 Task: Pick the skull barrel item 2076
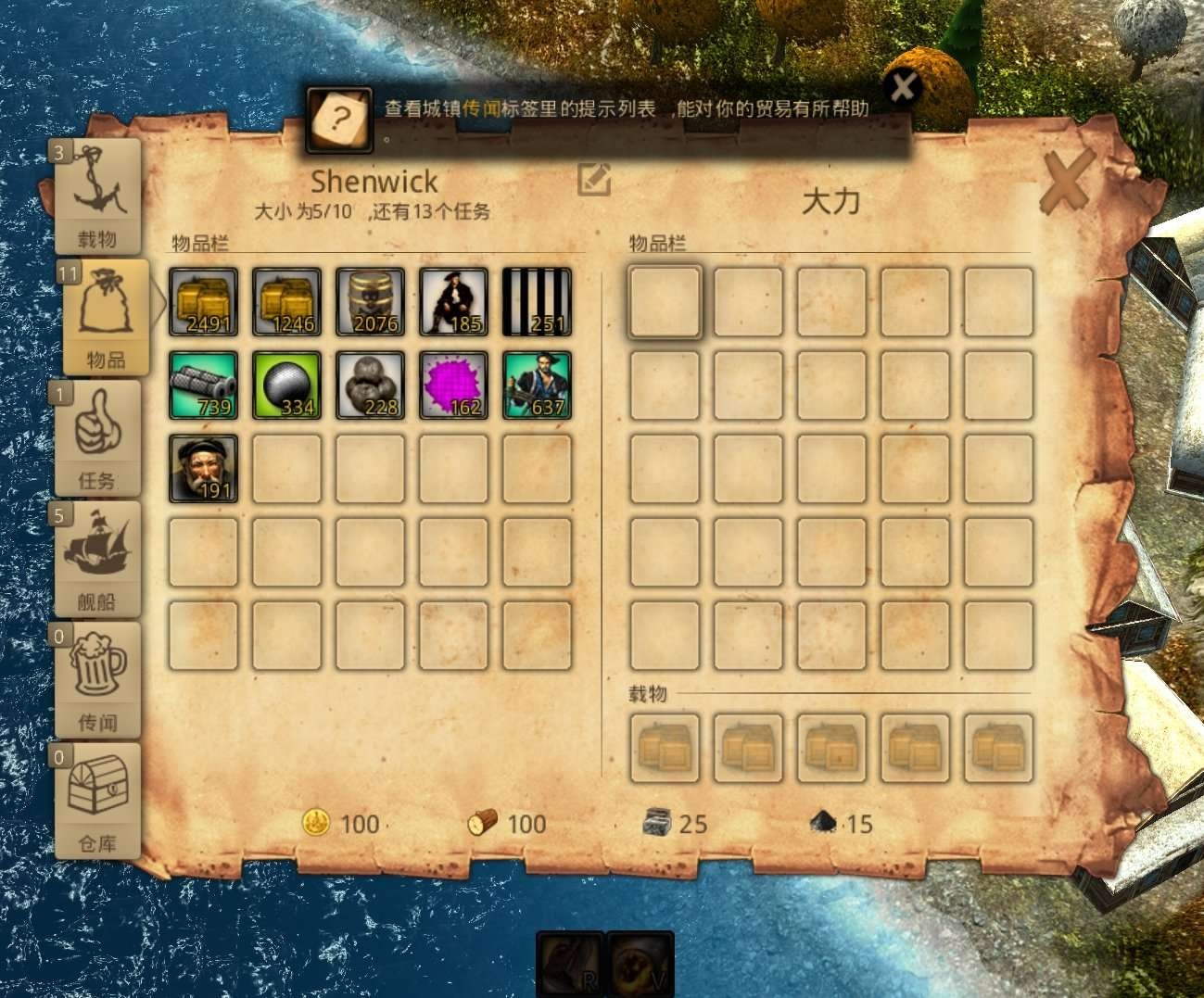371,301
